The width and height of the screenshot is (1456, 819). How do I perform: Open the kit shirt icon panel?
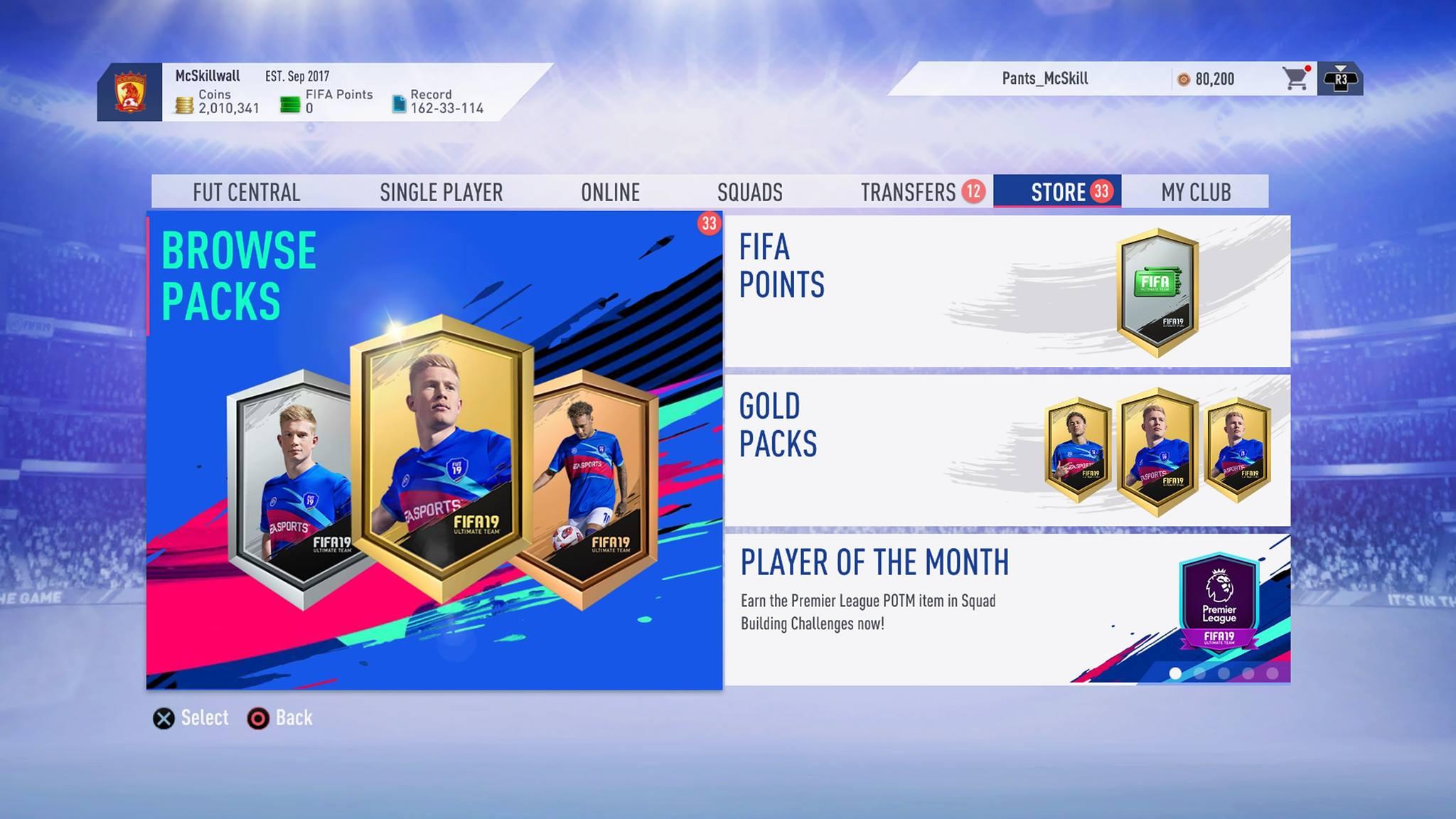(1340, 79)
